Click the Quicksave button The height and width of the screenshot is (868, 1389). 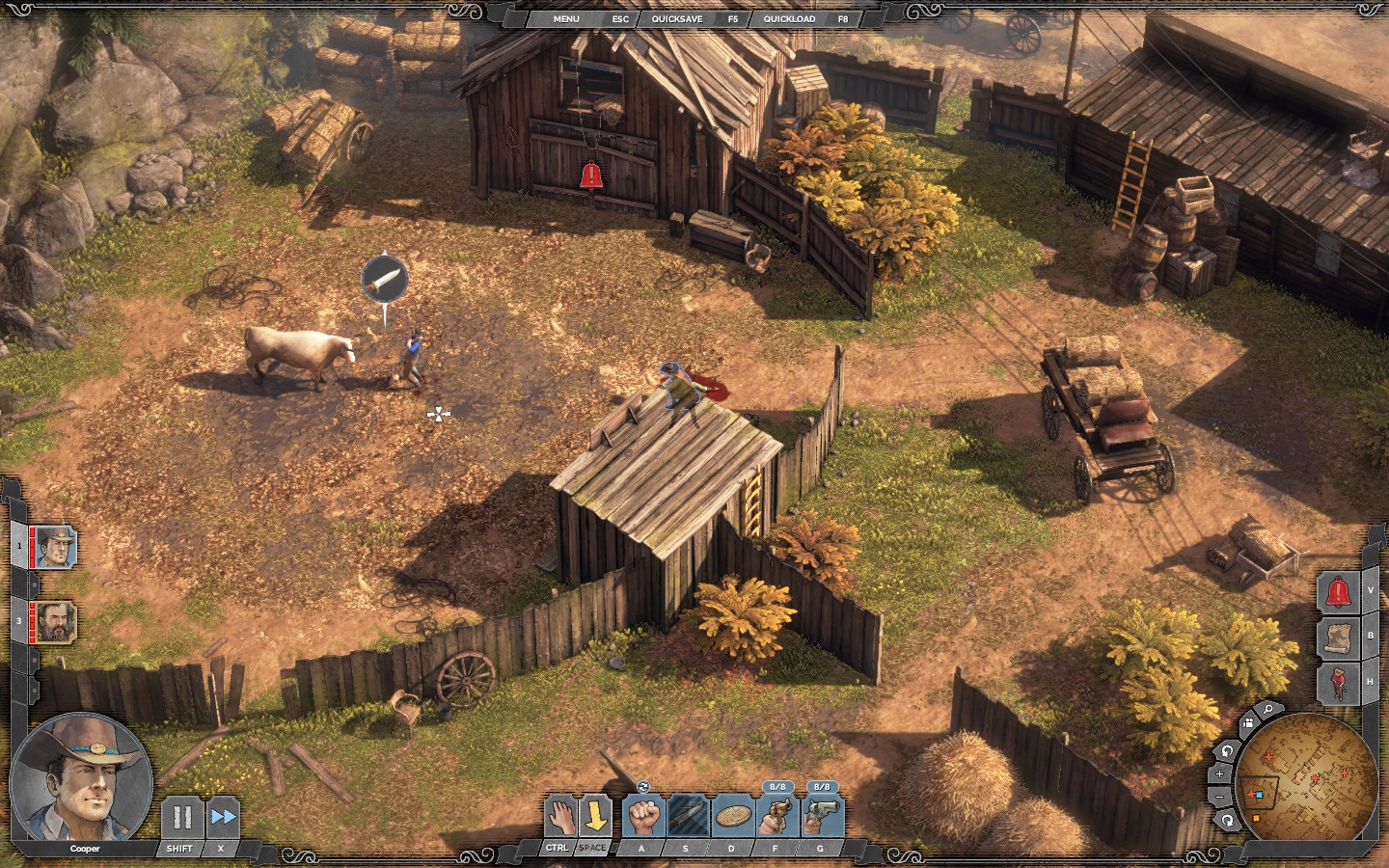[677, 18]
